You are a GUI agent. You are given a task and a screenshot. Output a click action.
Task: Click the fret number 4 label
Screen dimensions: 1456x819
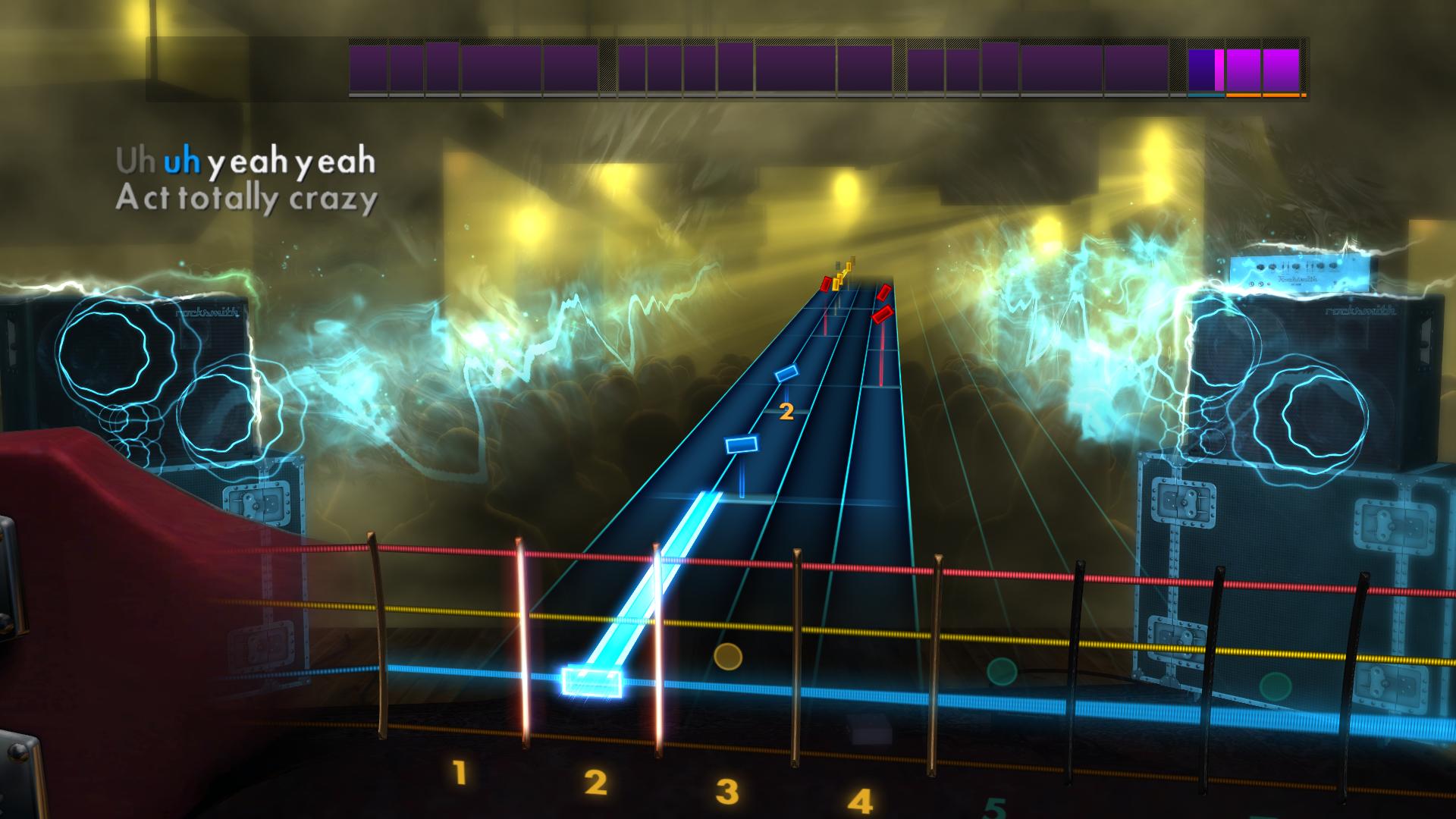[858, 799]
